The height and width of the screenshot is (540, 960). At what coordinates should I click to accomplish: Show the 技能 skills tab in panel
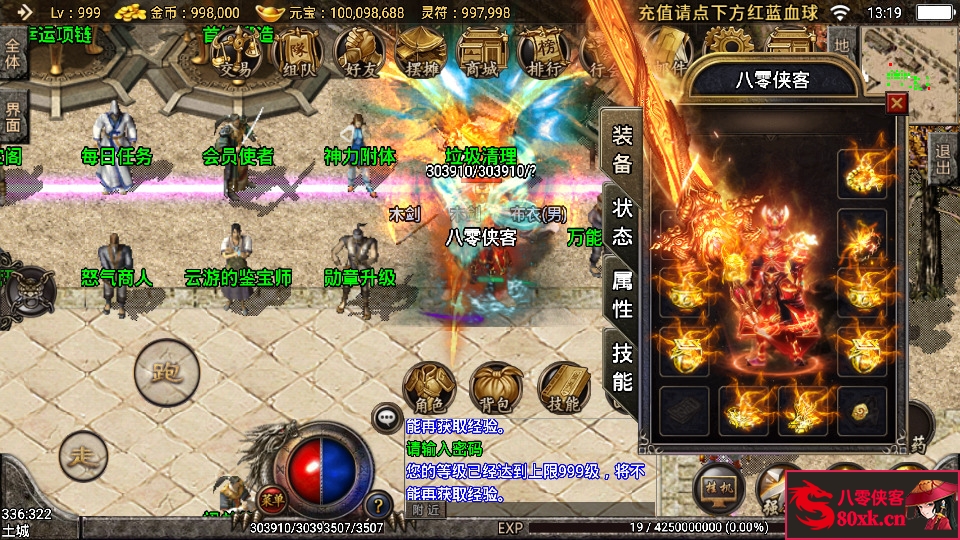(622, 367)
